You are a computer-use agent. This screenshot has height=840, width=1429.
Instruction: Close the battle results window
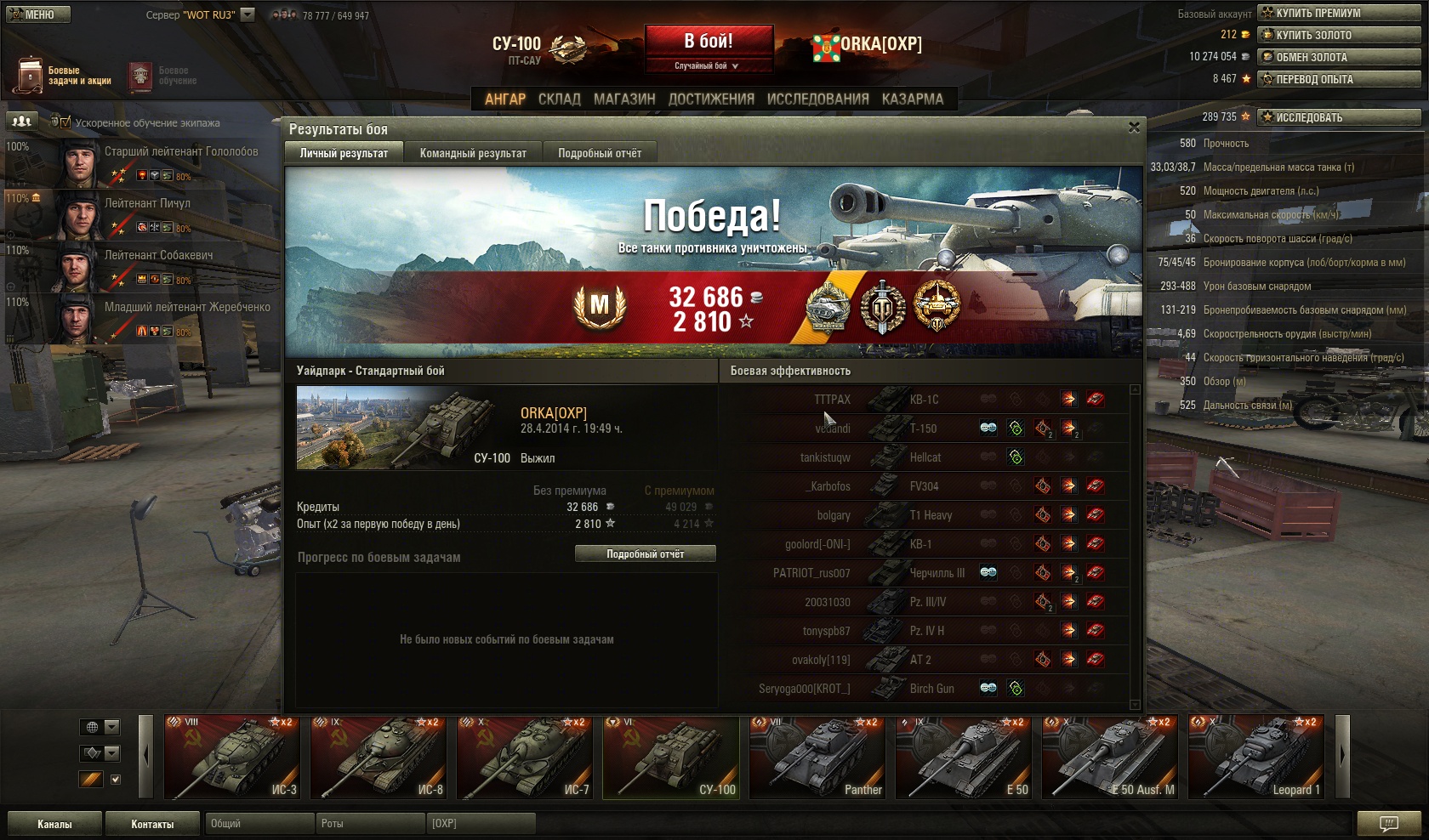[1134, 128]
